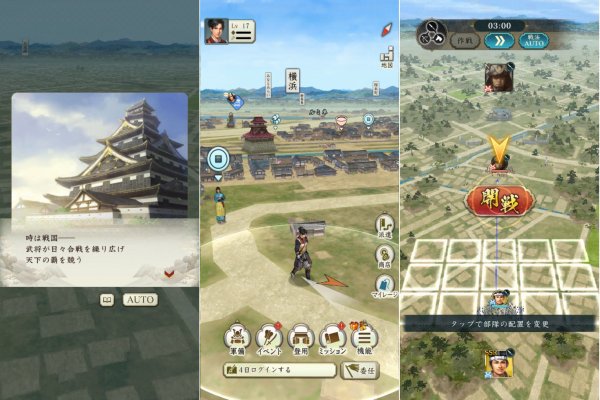The height and width of the screenshot is (400, 600).
Task: Select the blue location marker icon
Action: pyautogui.click(x=217, y=158)
